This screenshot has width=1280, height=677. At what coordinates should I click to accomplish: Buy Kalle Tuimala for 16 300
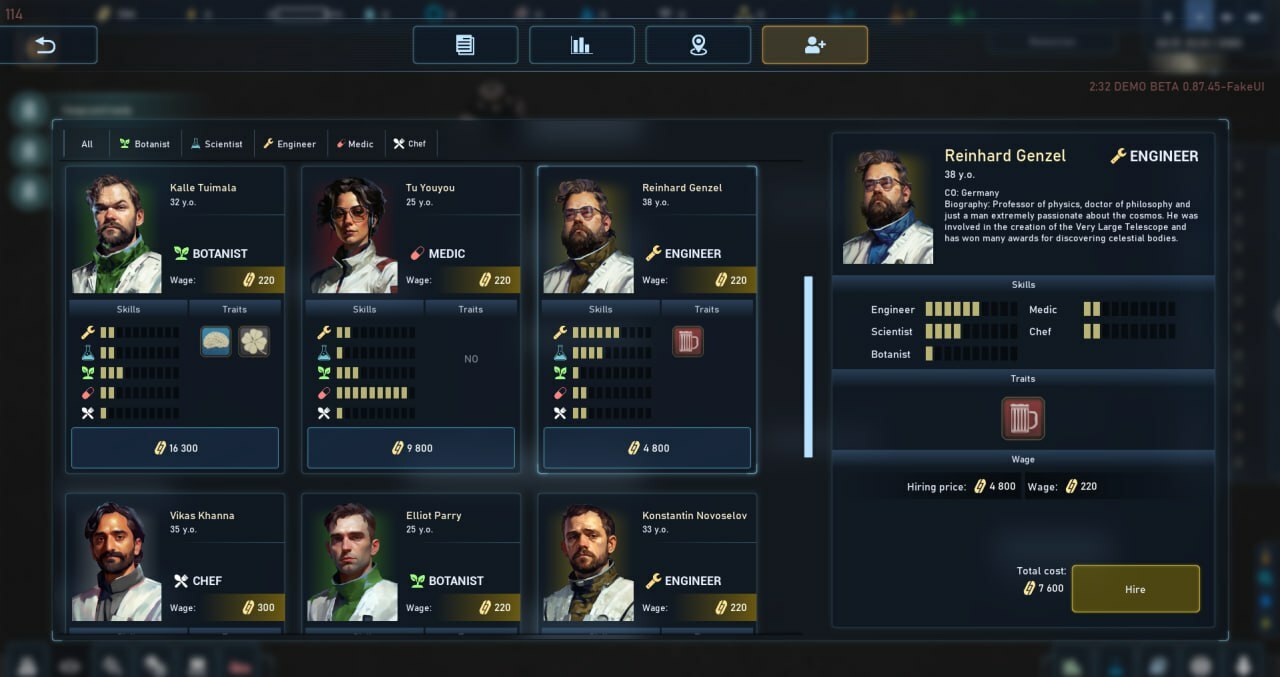175,448
